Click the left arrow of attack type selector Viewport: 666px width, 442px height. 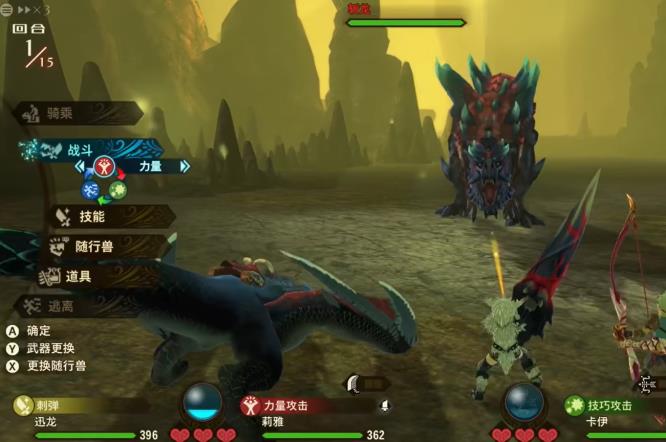(x=82, y=167)
